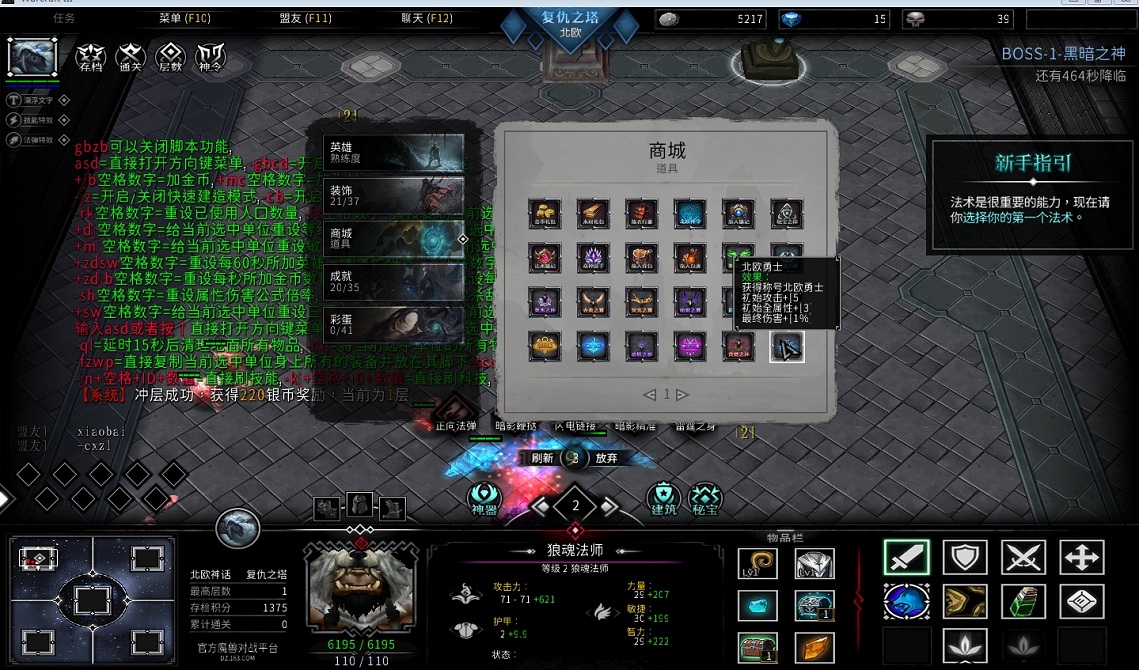
Task: Open the 彩蛋 easter egg tab
Action: [394, 324]
